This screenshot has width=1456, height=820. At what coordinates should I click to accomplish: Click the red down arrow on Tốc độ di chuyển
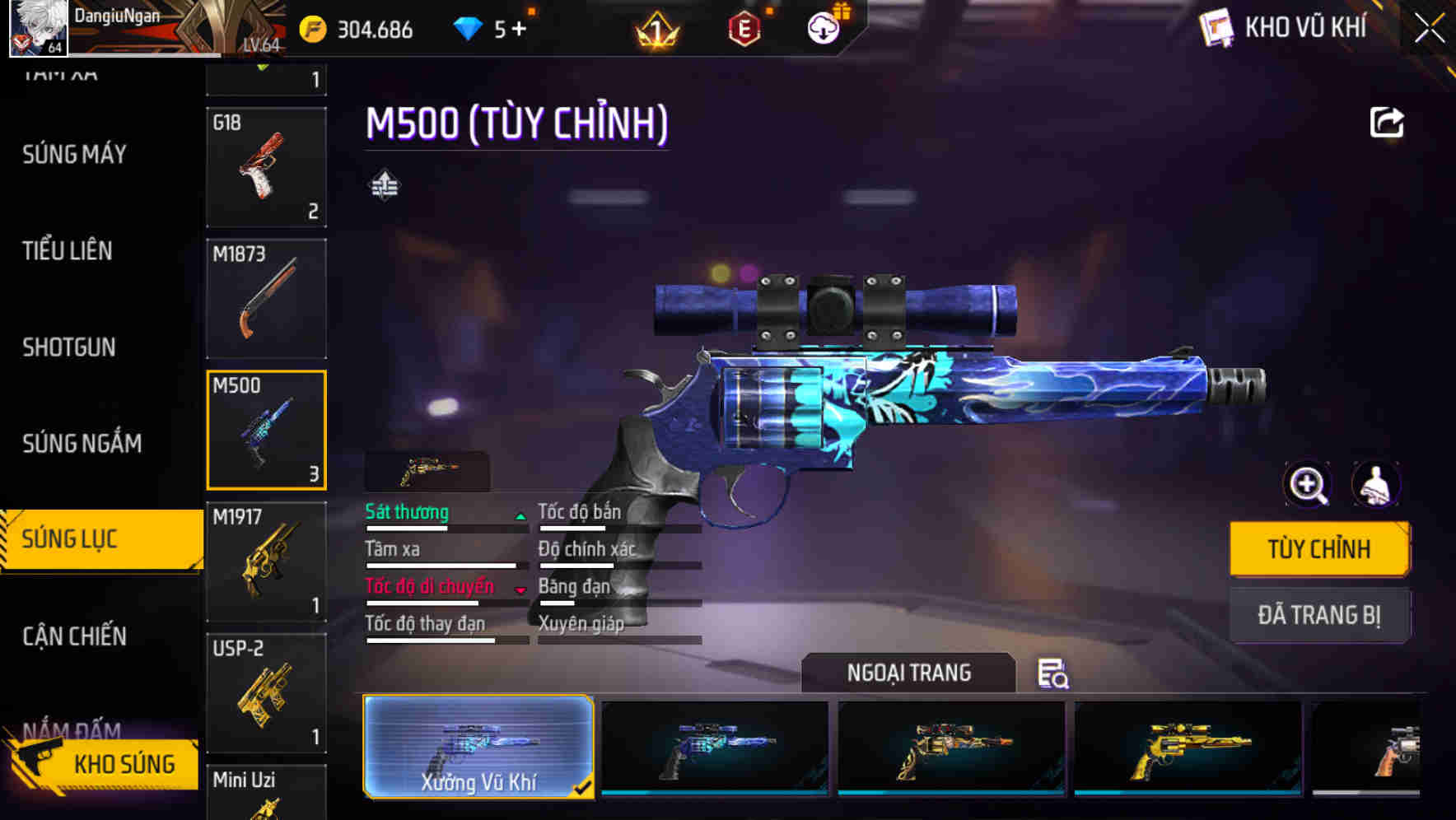pyautogui.click(x=522, y=589)
